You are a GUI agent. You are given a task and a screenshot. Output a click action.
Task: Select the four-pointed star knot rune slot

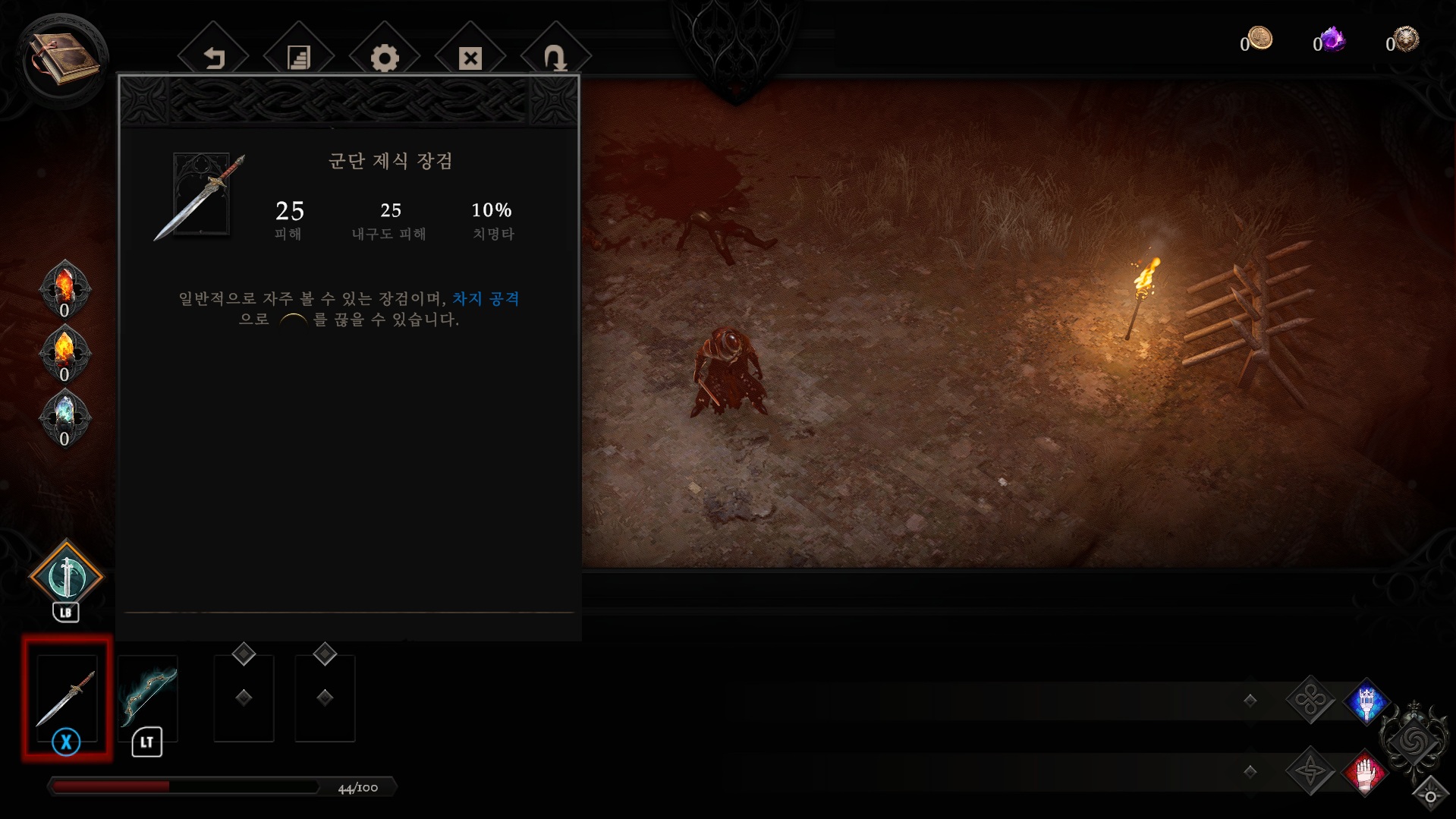pos(1310,772)
